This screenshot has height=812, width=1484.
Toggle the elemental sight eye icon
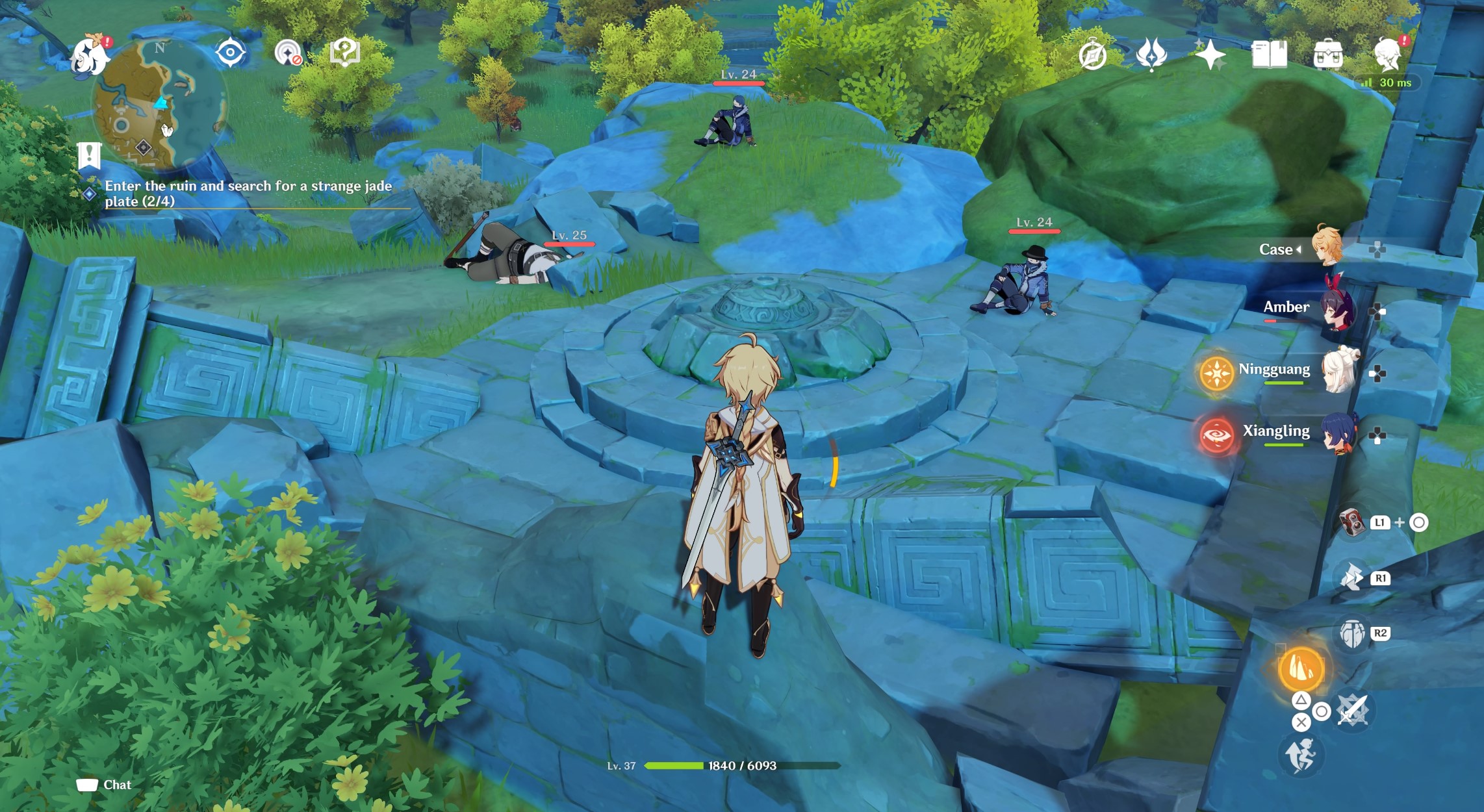[x=230, y=53]
